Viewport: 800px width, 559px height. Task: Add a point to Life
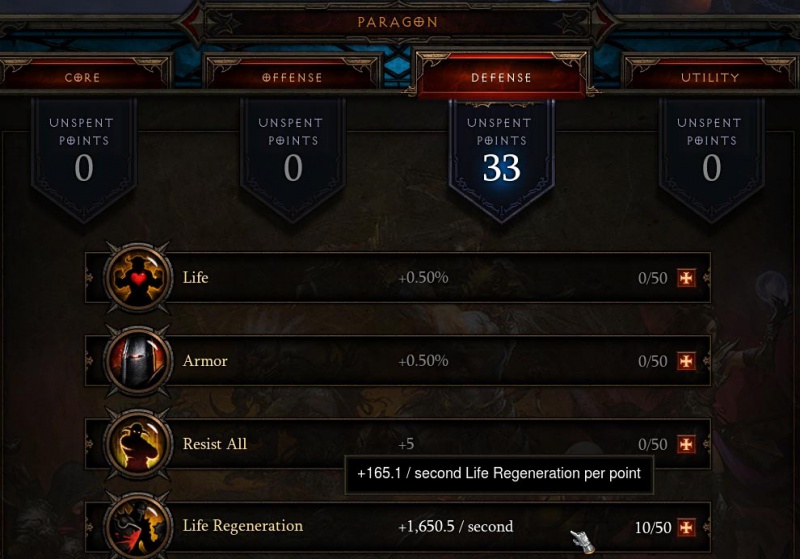pos(686,278)
